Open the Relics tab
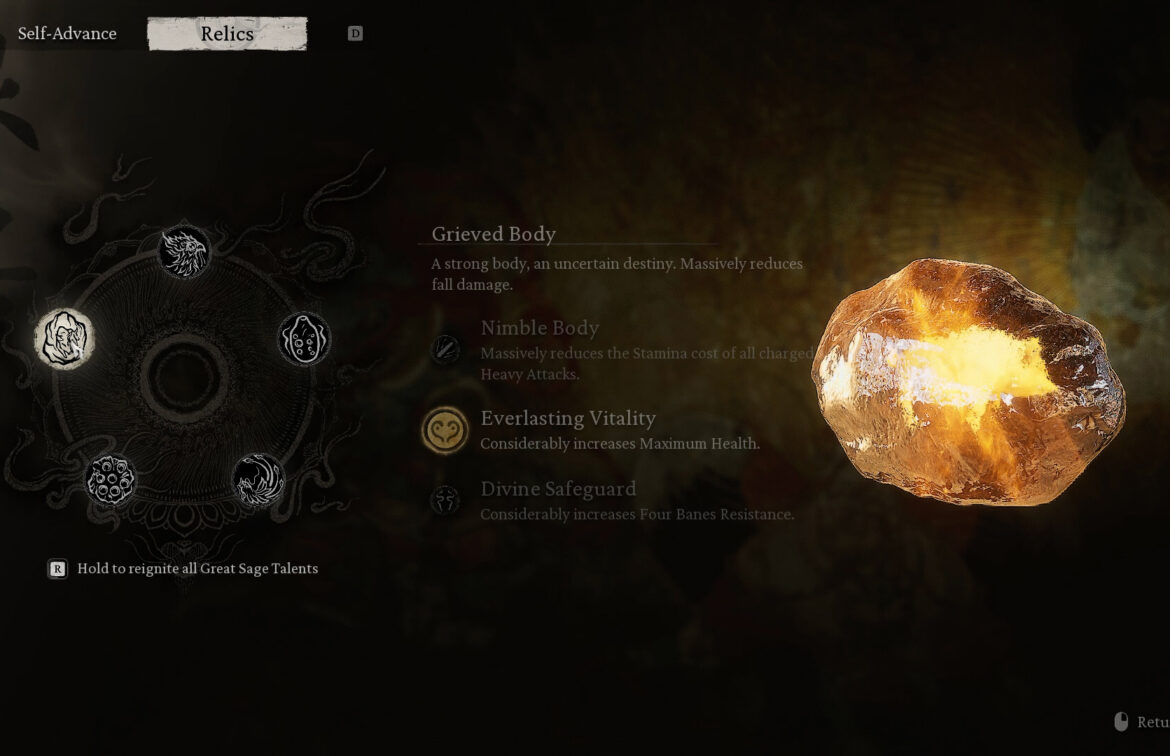Screen dimensions: 1170x756 click(227, 34)
